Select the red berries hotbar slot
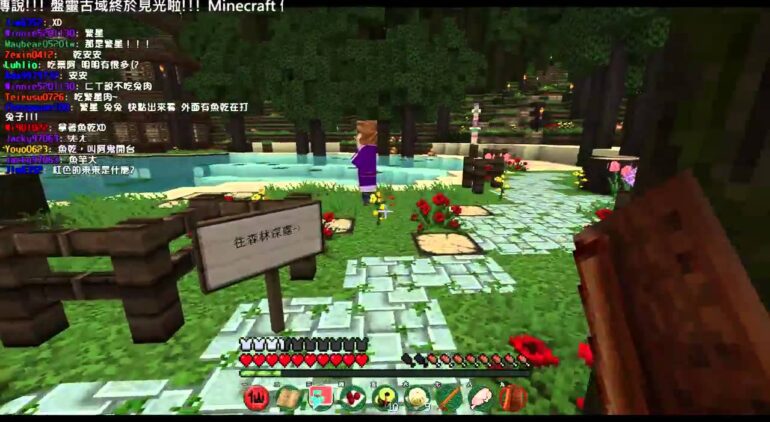The width and height of the screenshot is (770, 422). 353,397
